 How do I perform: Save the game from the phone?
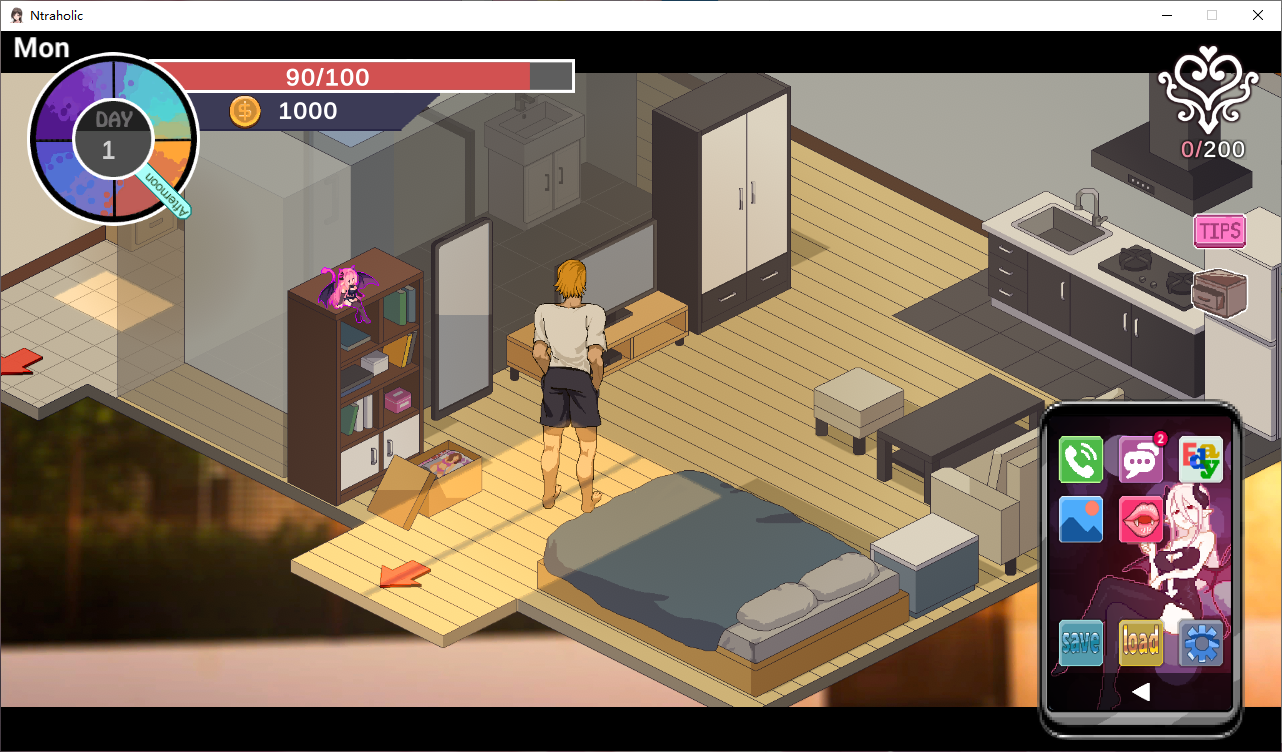[1081, 642]
